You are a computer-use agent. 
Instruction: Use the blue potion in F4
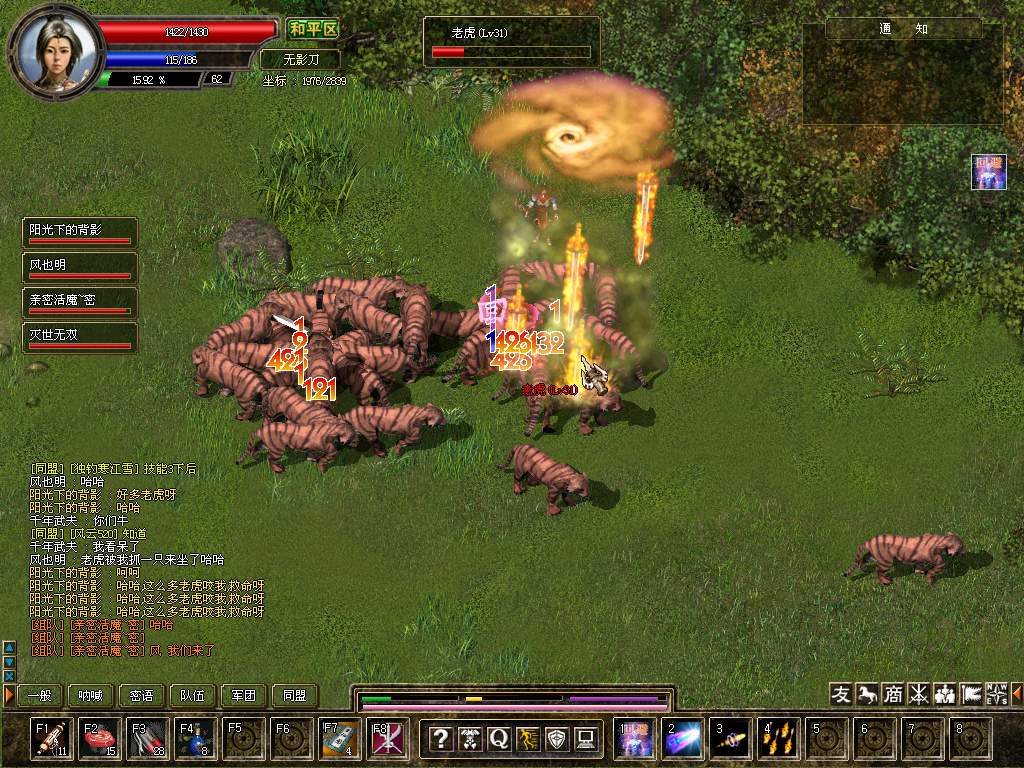(x=196, y=739)
